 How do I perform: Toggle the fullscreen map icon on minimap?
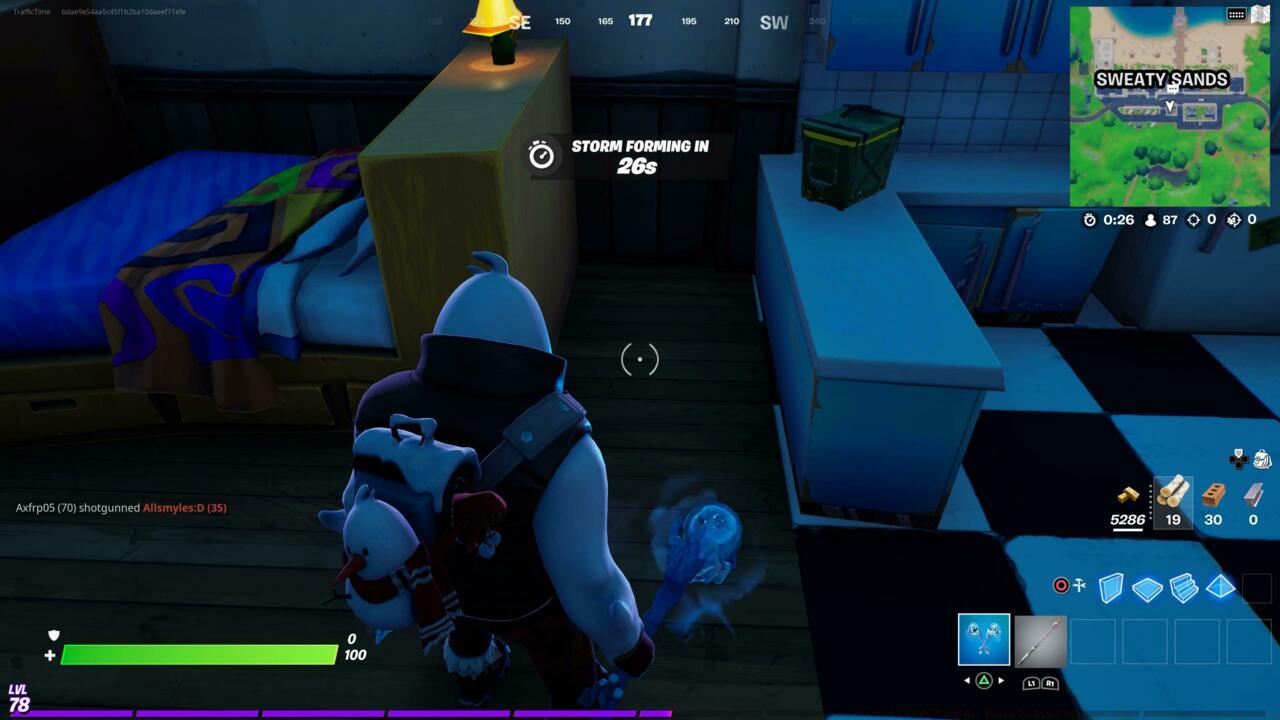(x=1260, y=14)
